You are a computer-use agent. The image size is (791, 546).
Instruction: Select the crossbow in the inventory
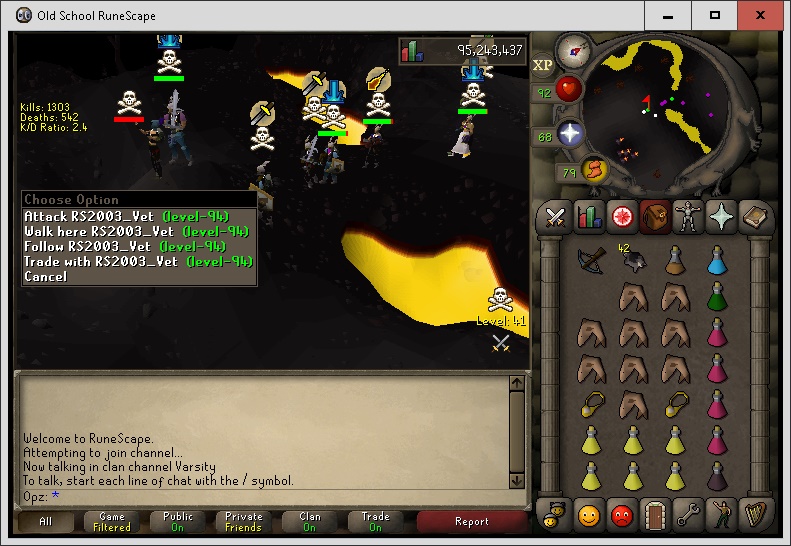click(592, 259)
